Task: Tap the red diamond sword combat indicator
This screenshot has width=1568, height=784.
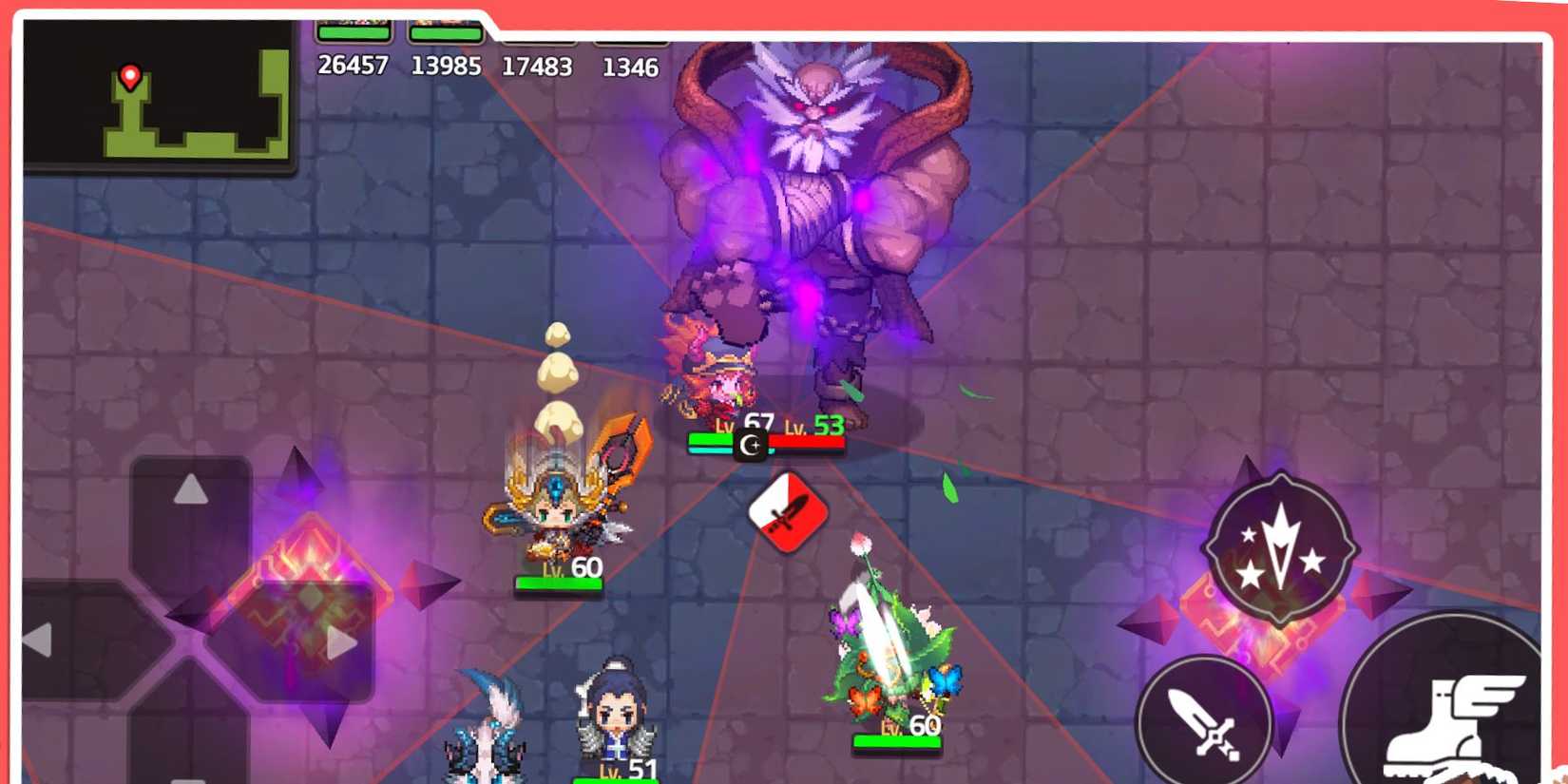Action: 785,511
